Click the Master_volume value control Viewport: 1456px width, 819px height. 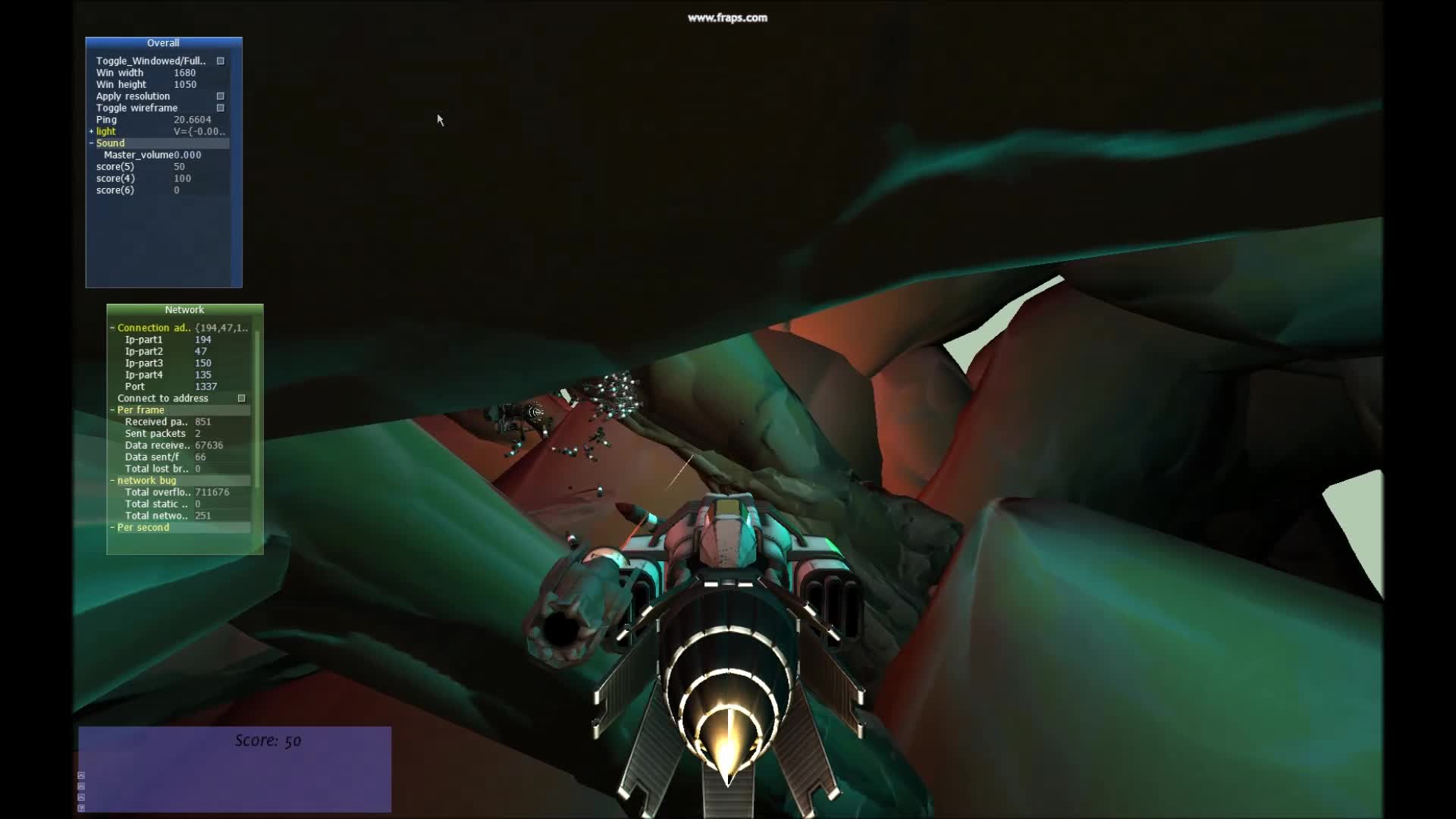coord(187,154)
